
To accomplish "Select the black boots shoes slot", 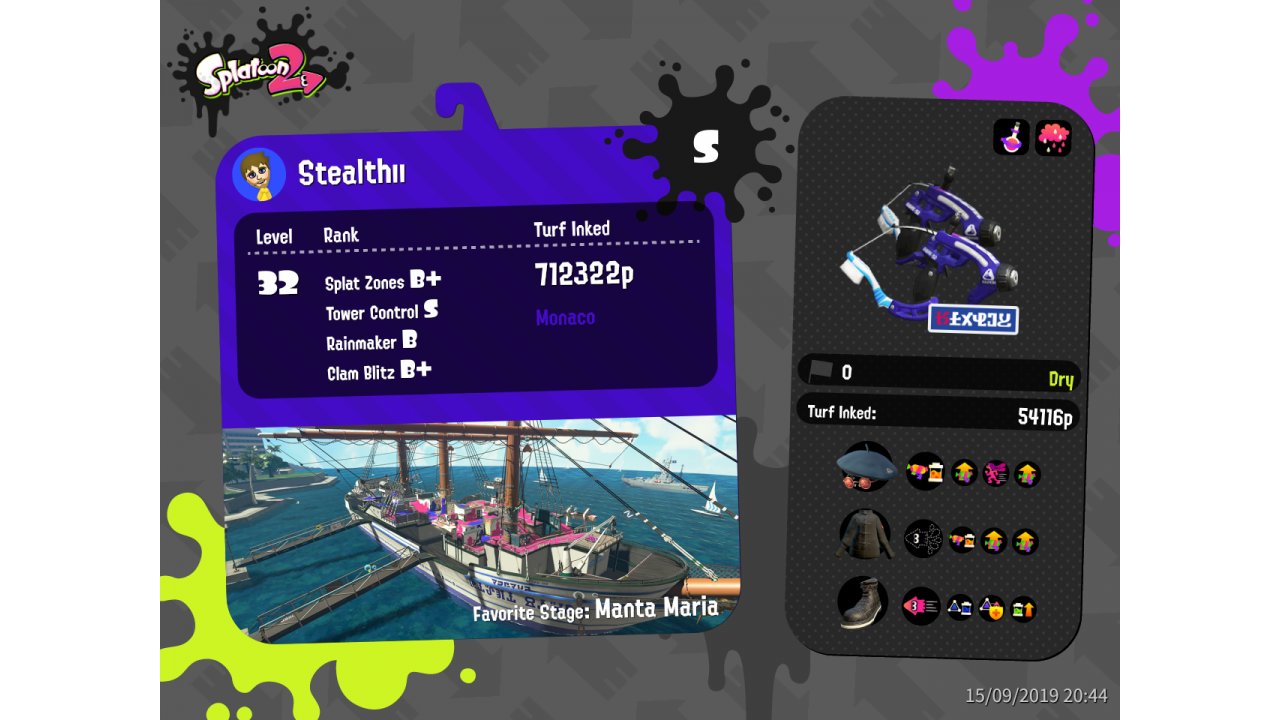I will (x=863, y=603).
